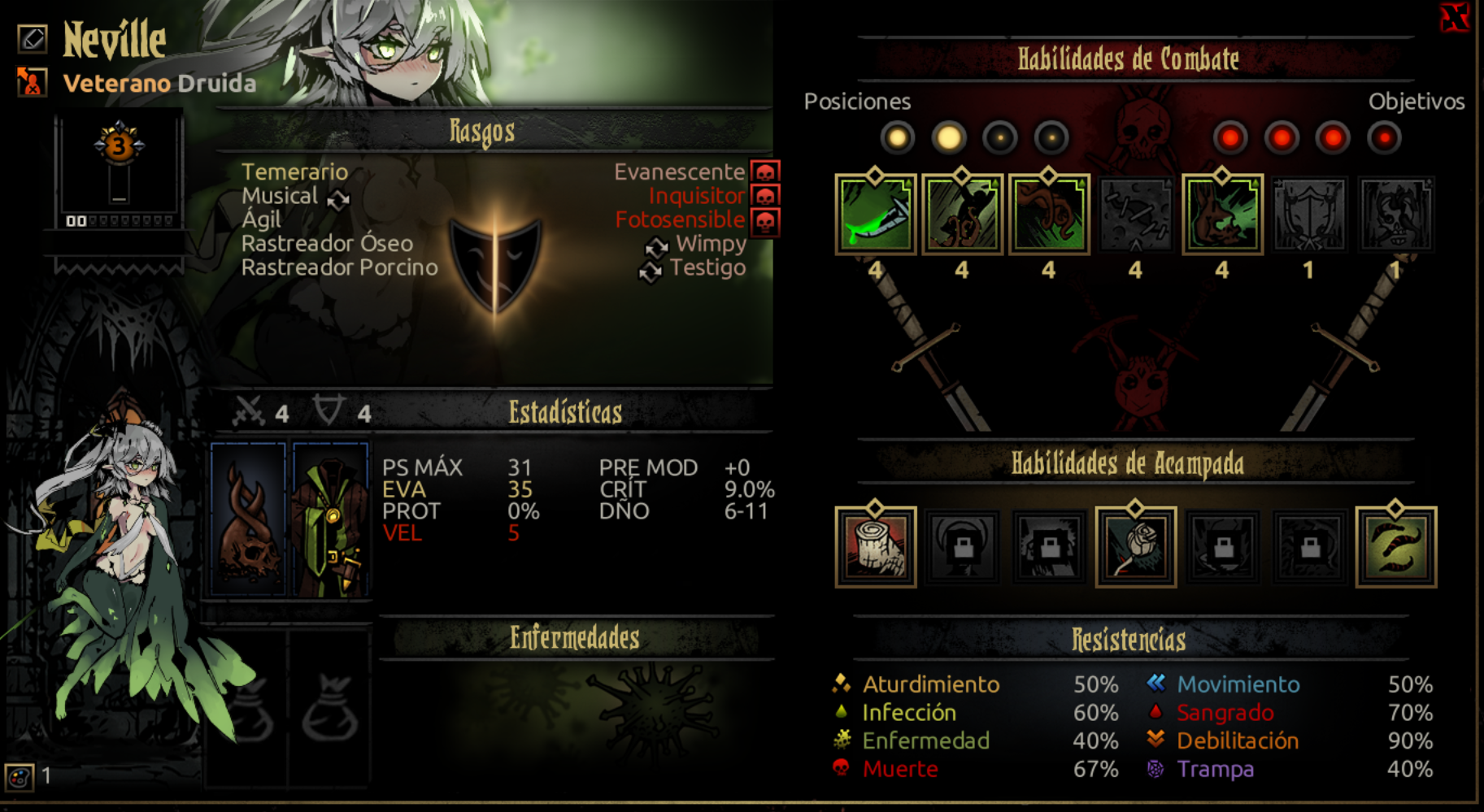Close the character sheet with the red X
The height and width of the screenshot is (812, 1484).
click(1454, 18)
